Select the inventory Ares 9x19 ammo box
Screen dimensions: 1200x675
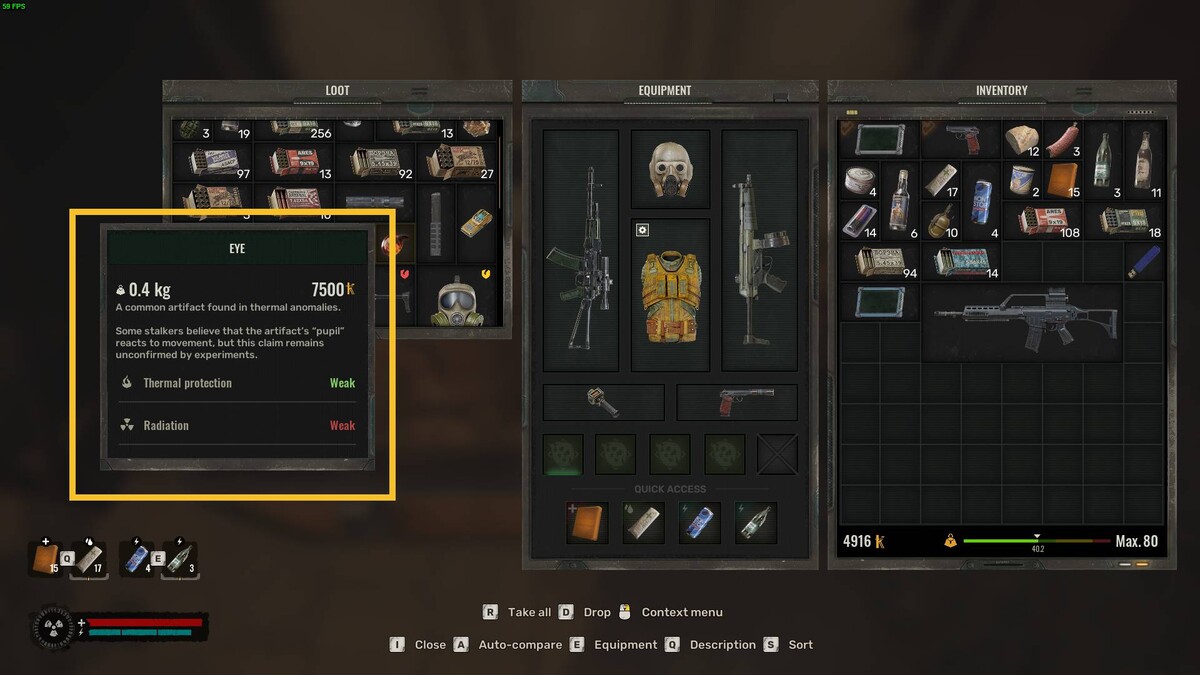(x=1042, y=220)
